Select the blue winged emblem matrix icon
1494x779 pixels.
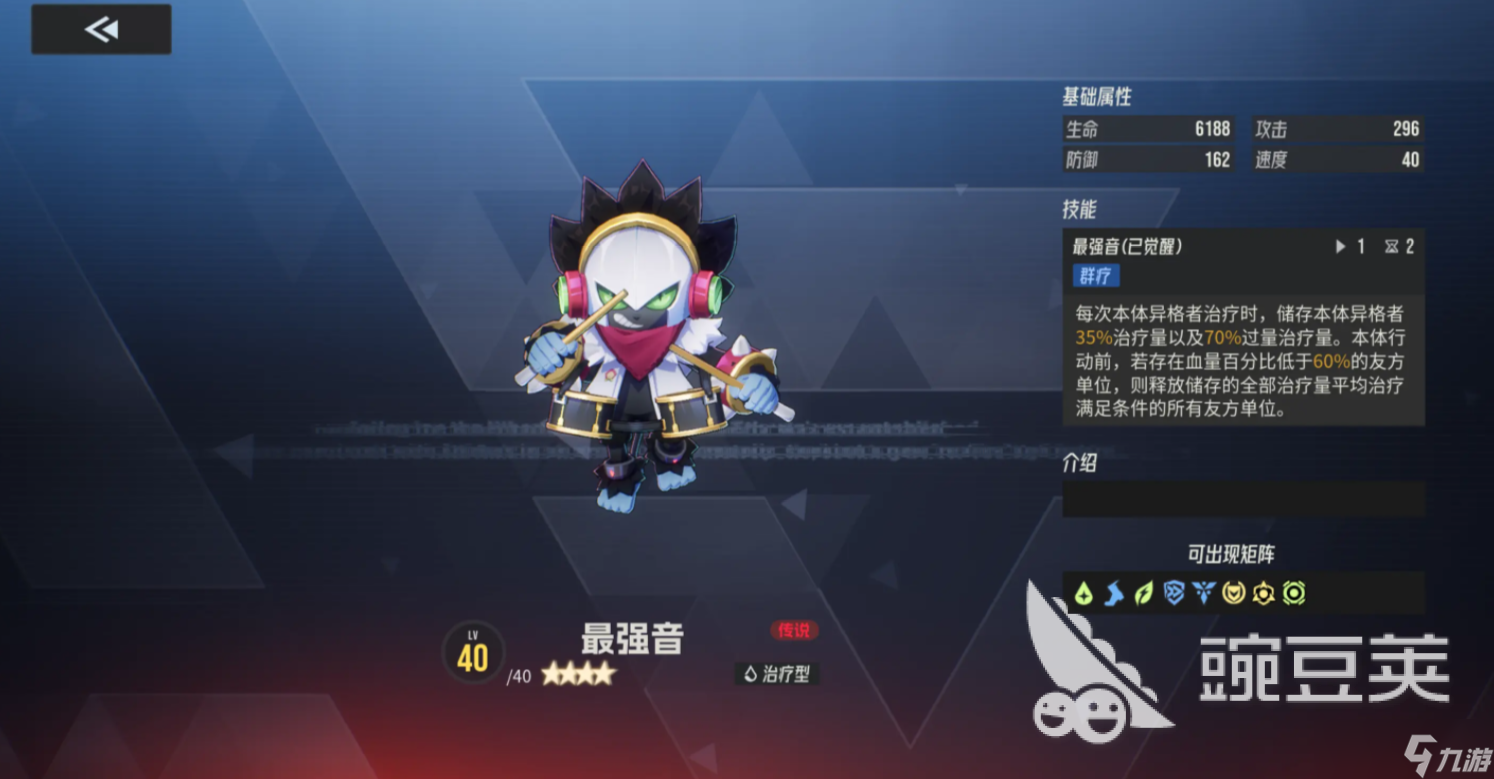(x=1204, y=594)
